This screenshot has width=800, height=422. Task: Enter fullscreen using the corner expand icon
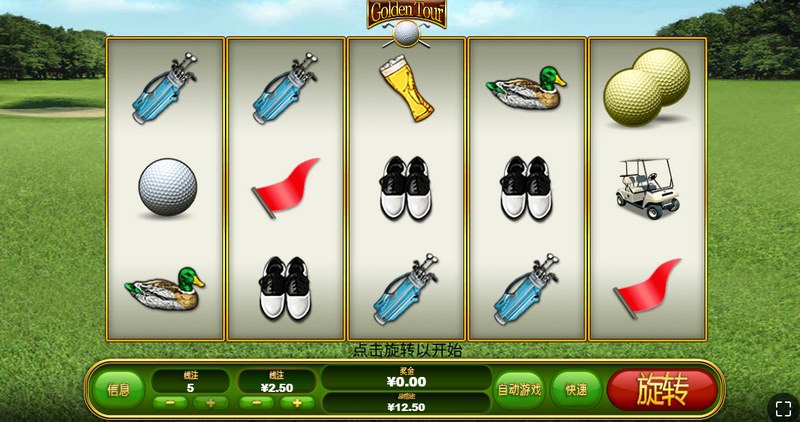click(x=783, y=407)
